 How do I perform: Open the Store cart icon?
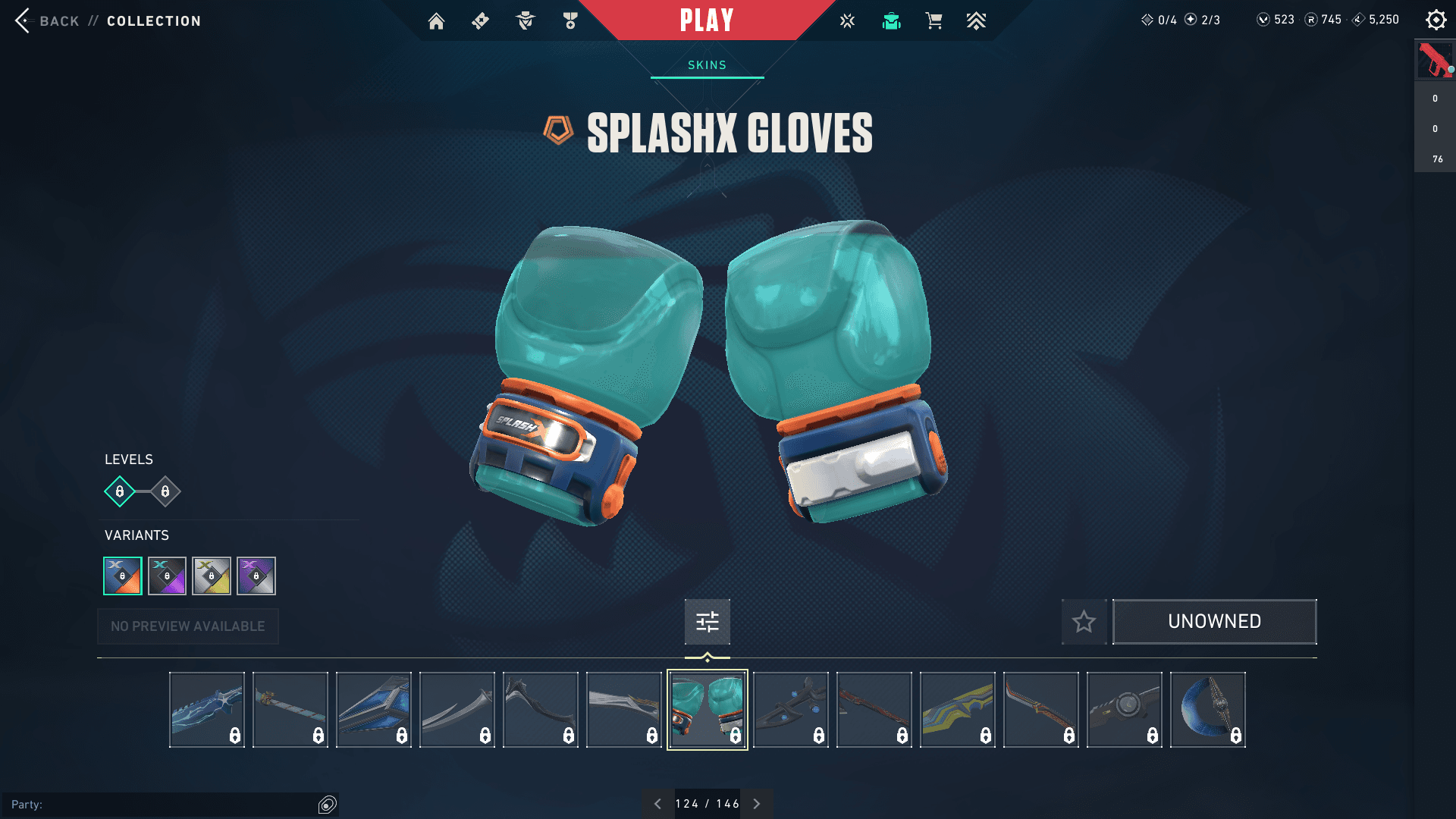[934, 20]
